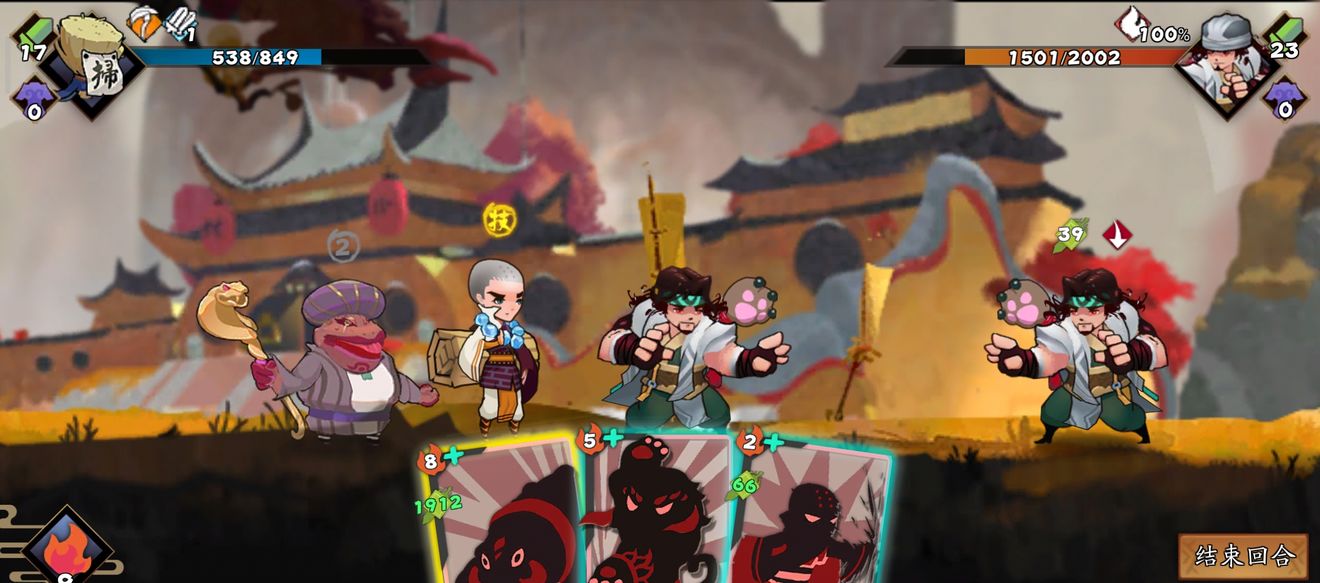This screenshot has width=1320, height=583.
Task: View the enemy's red intent diamond icon
Action: [x=1117, y=236]
